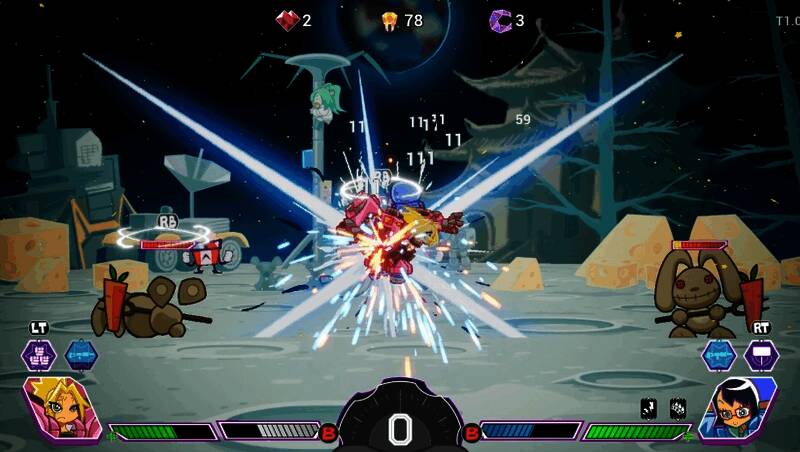Click the gold trophy counter icon
Image resolution: width=800 pixels, height=452 pixels.
390,20
